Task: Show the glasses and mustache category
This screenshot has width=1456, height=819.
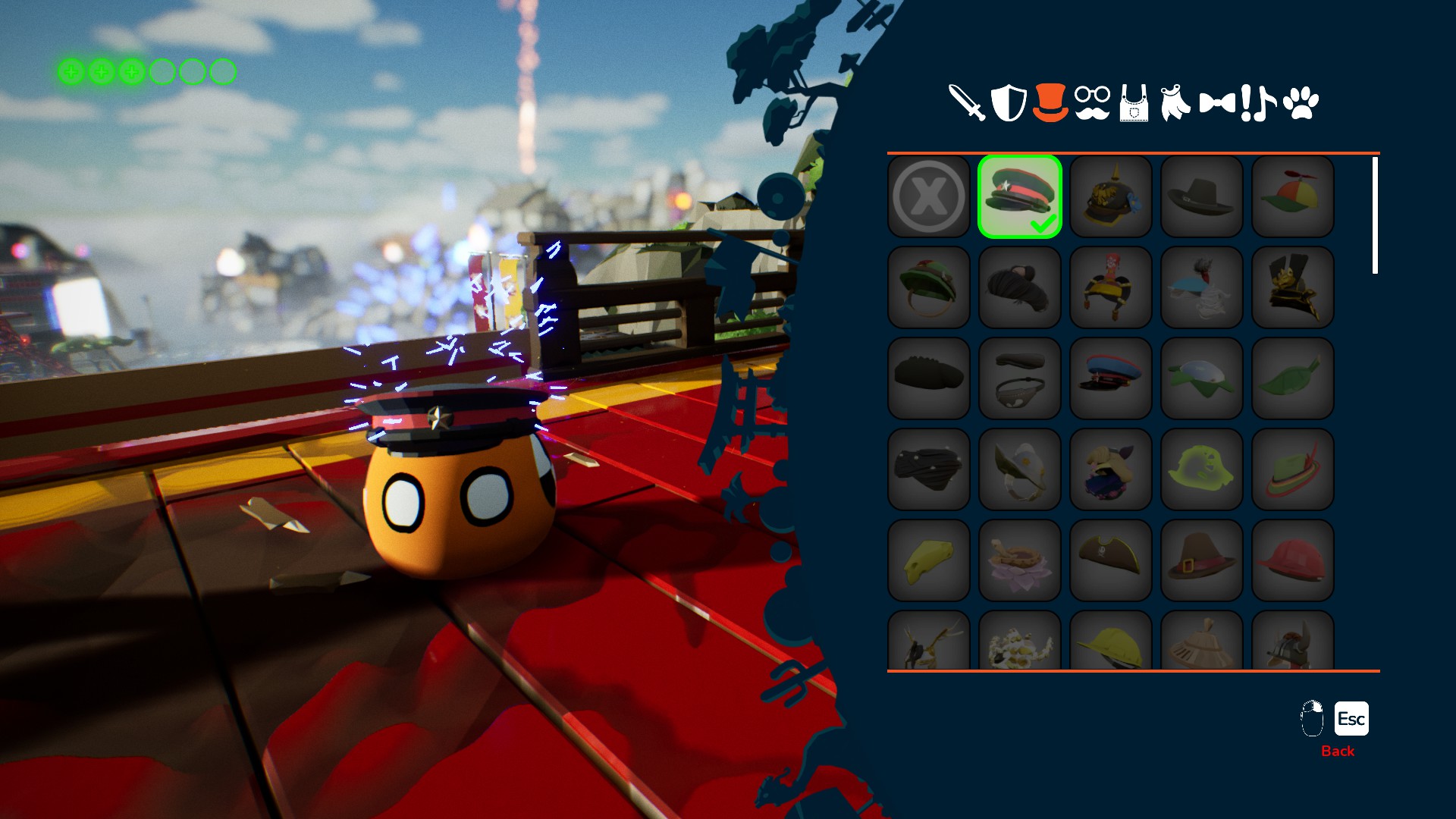Action: [x=1092, y=102]
